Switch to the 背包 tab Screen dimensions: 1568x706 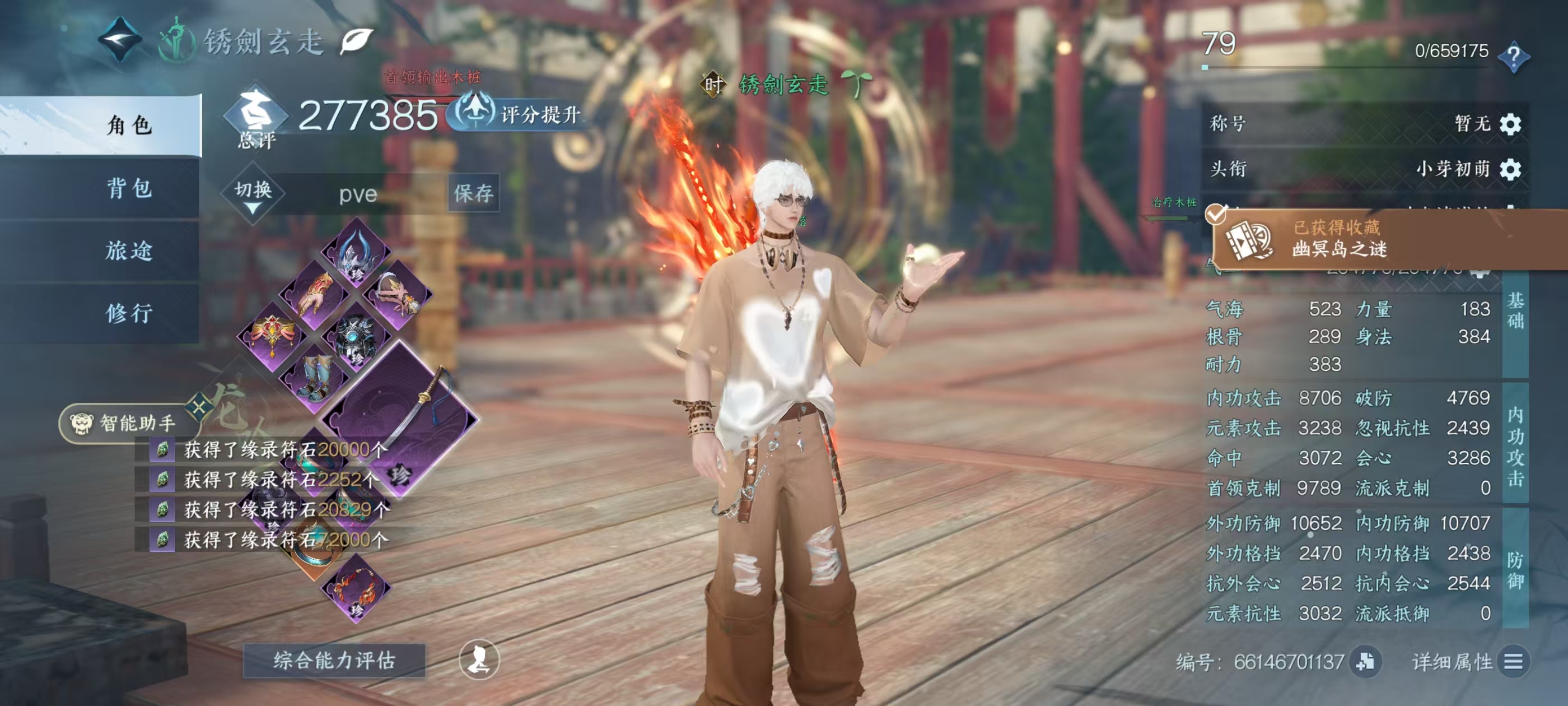(129, 188)
